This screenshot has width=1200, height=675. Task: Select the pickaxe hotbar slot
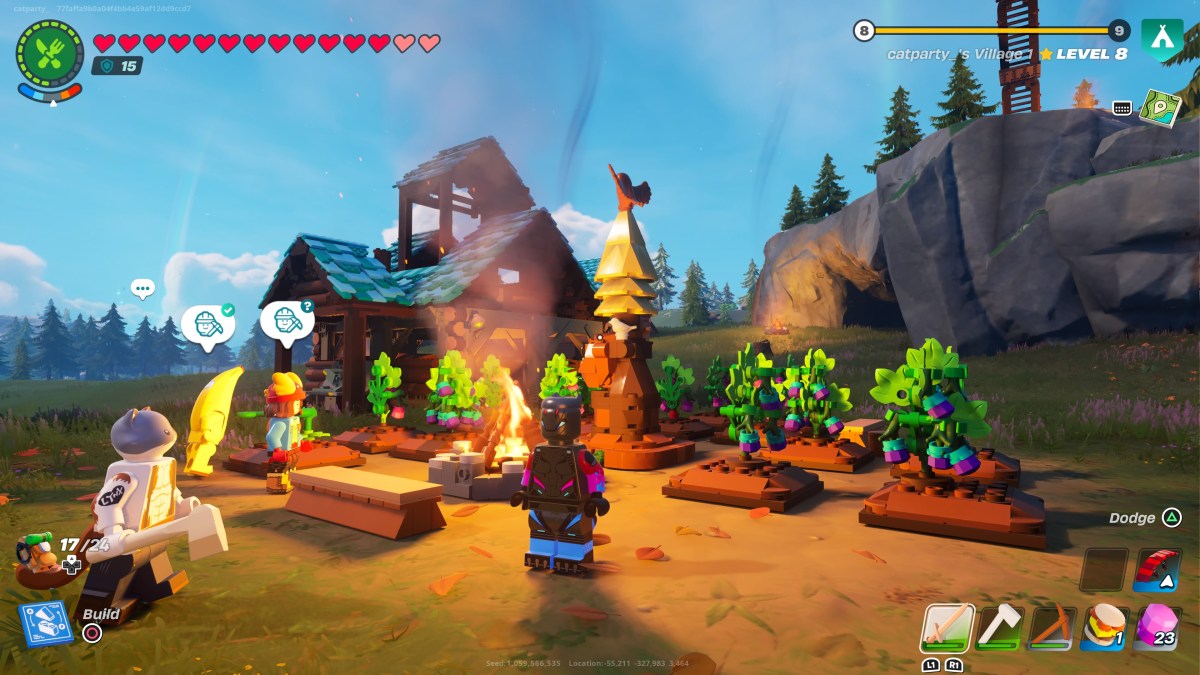(1052, 627)
